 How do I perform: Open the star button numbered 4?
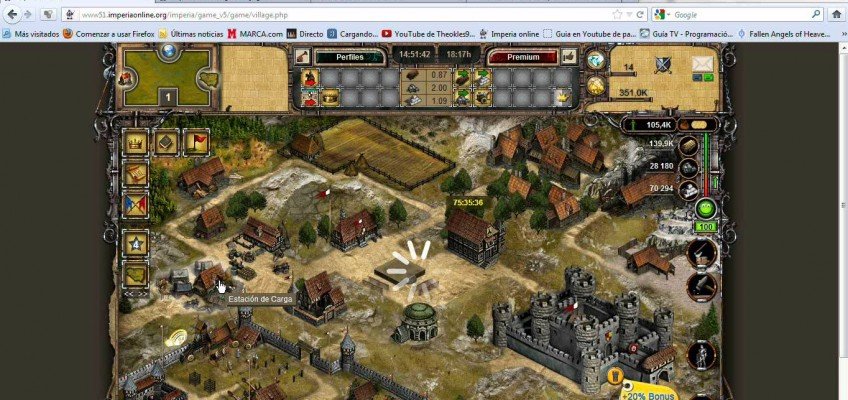(x=135, y=243)
